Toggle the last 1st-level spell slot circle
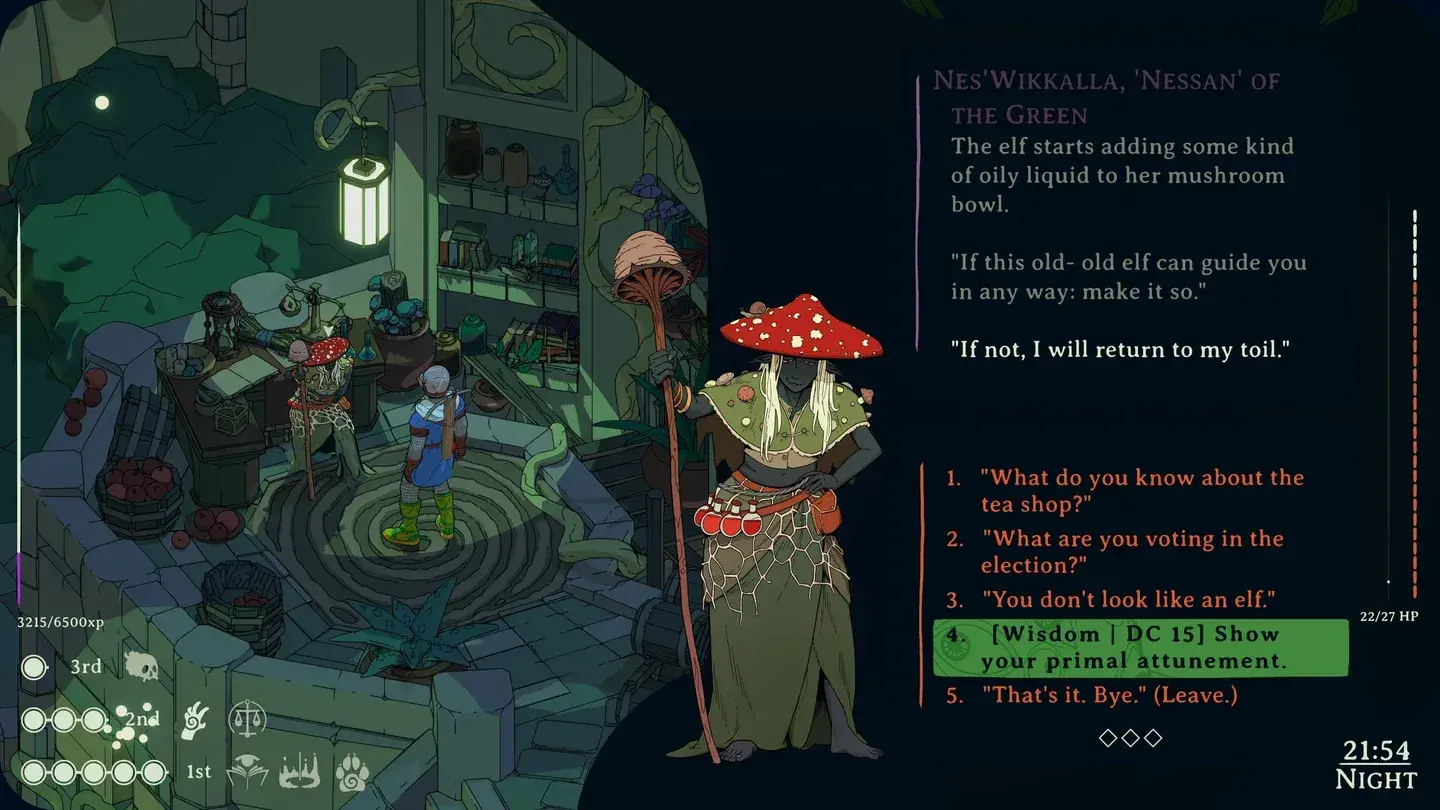Screen dimensions: 1440x810 tap(152, 771)
